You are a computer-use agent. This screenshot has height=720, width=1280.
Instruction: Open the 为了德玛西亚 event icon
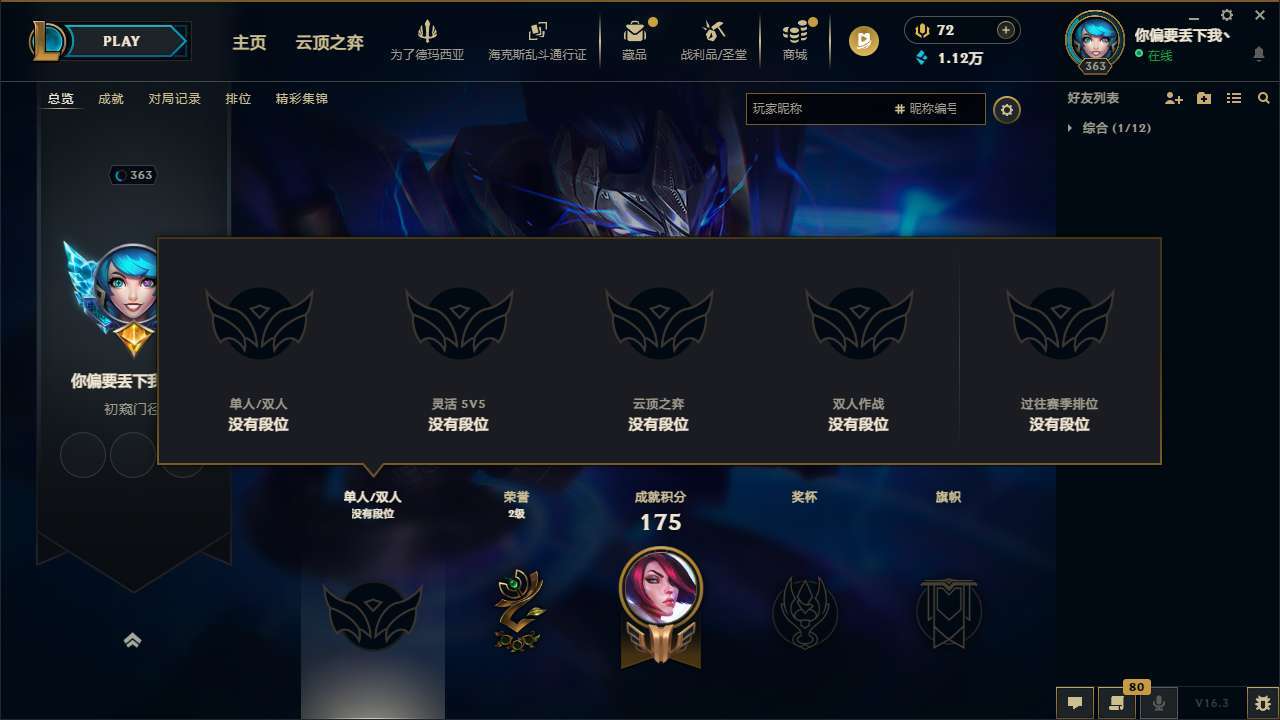428,37
